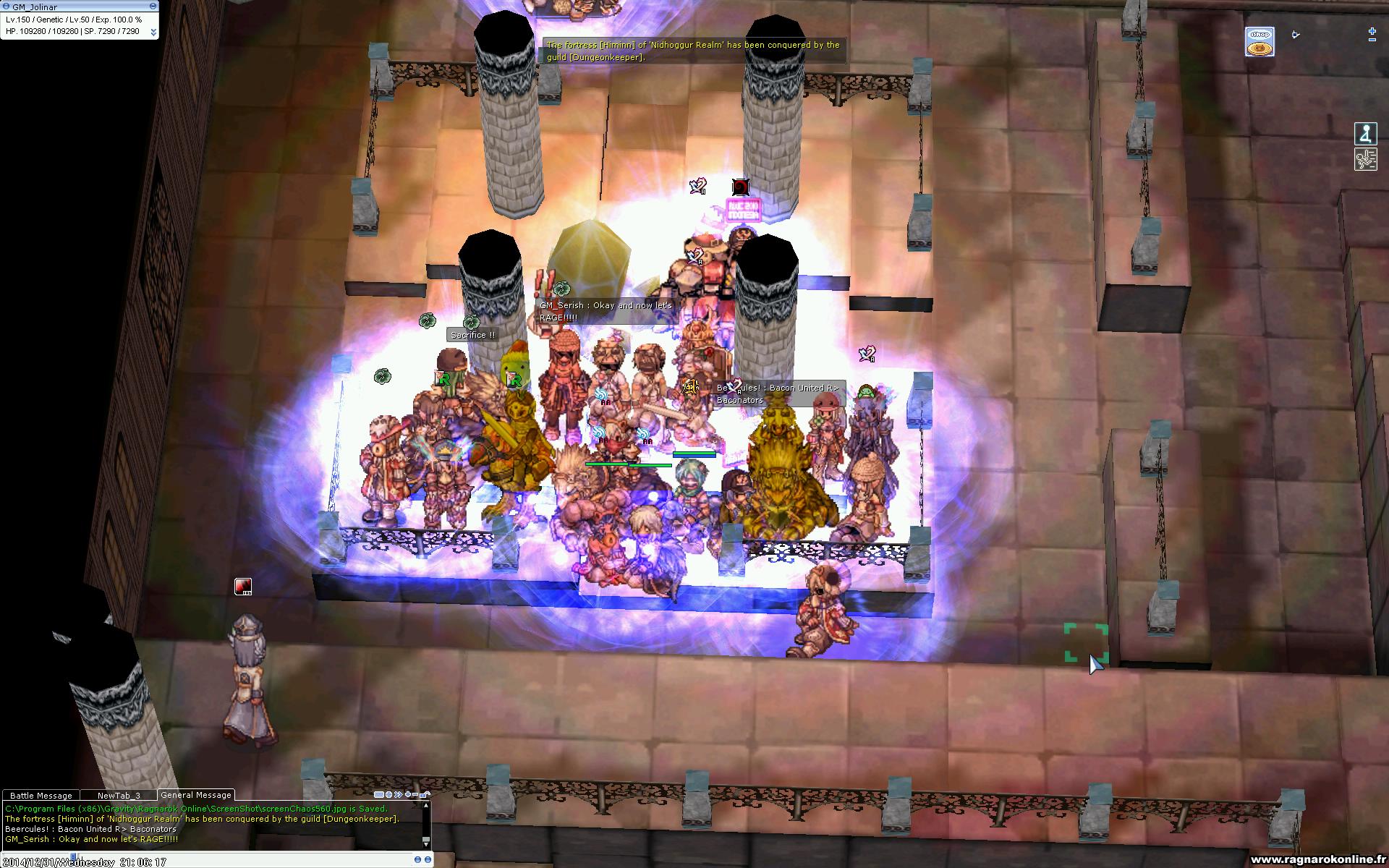
Task: Click the small arrow icon beside Shop
Action: point(1296,34)
